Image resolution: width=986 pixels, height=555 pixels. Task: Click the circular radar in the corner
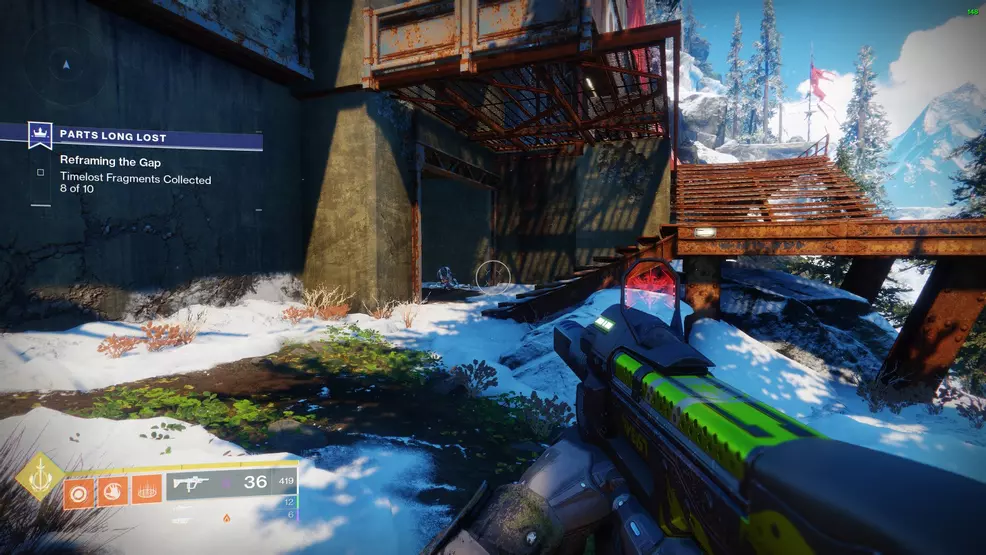pyautogui.click(x=66, y=64)
